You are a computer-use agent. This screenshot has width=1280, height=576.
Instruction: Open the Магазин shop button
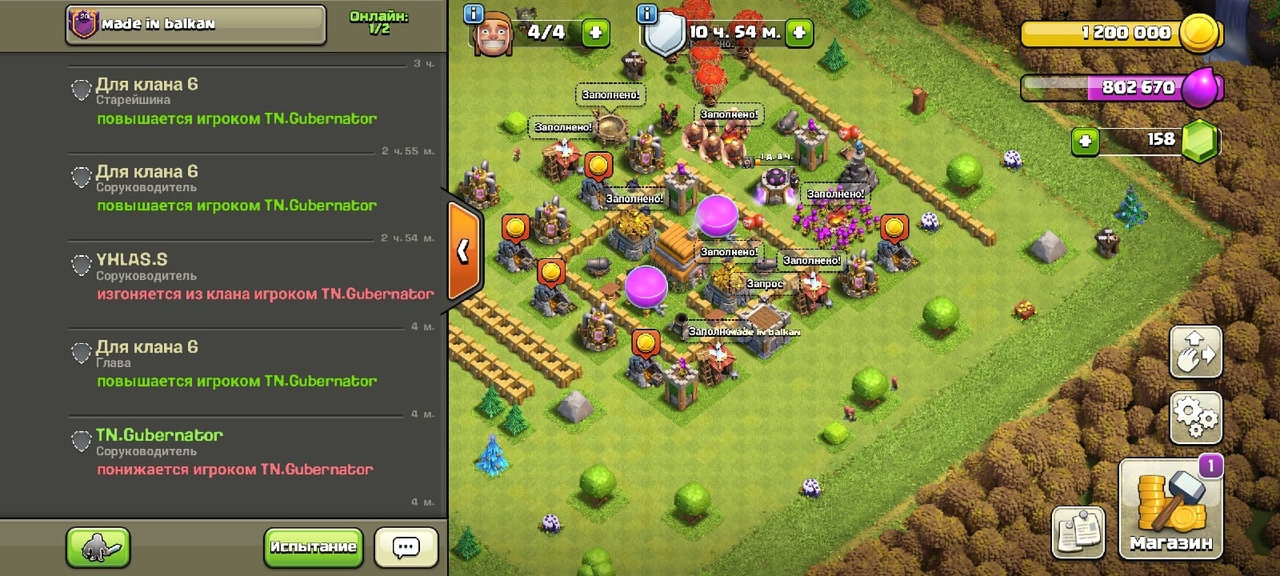(x=1172, y=510)
